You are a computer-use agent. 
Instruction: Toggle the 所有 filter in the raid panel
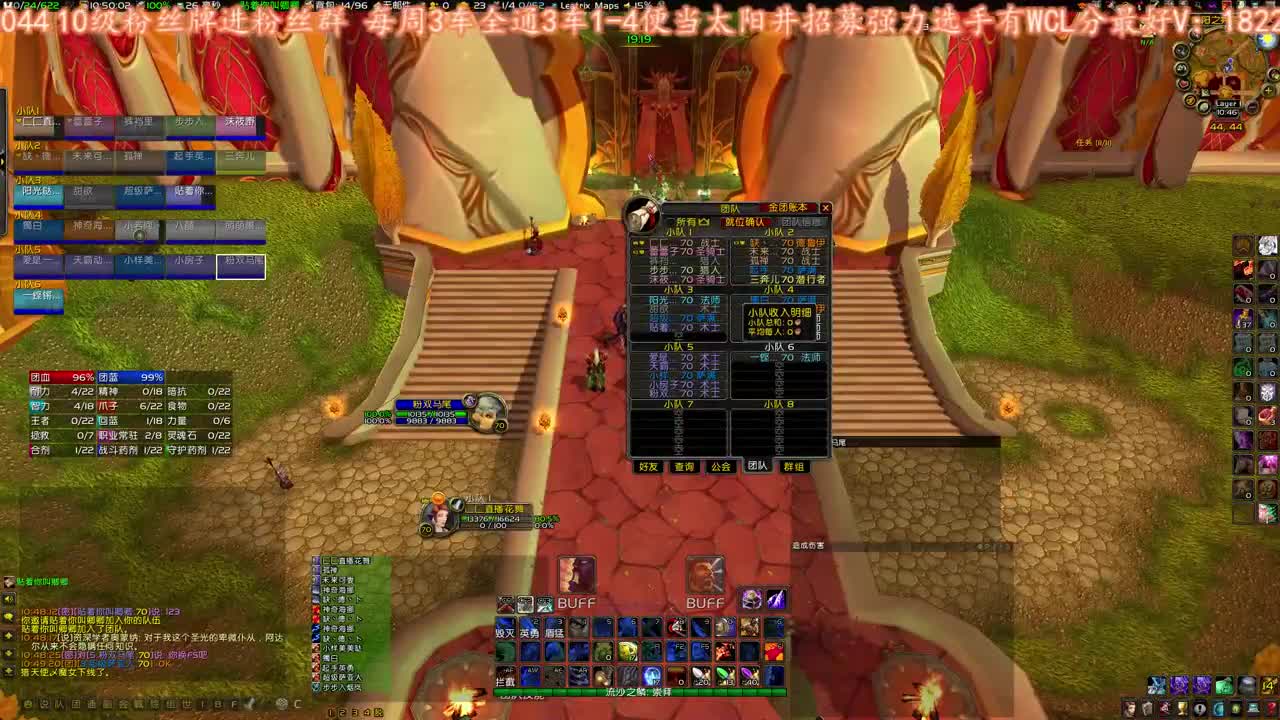(x=690, y=221)
